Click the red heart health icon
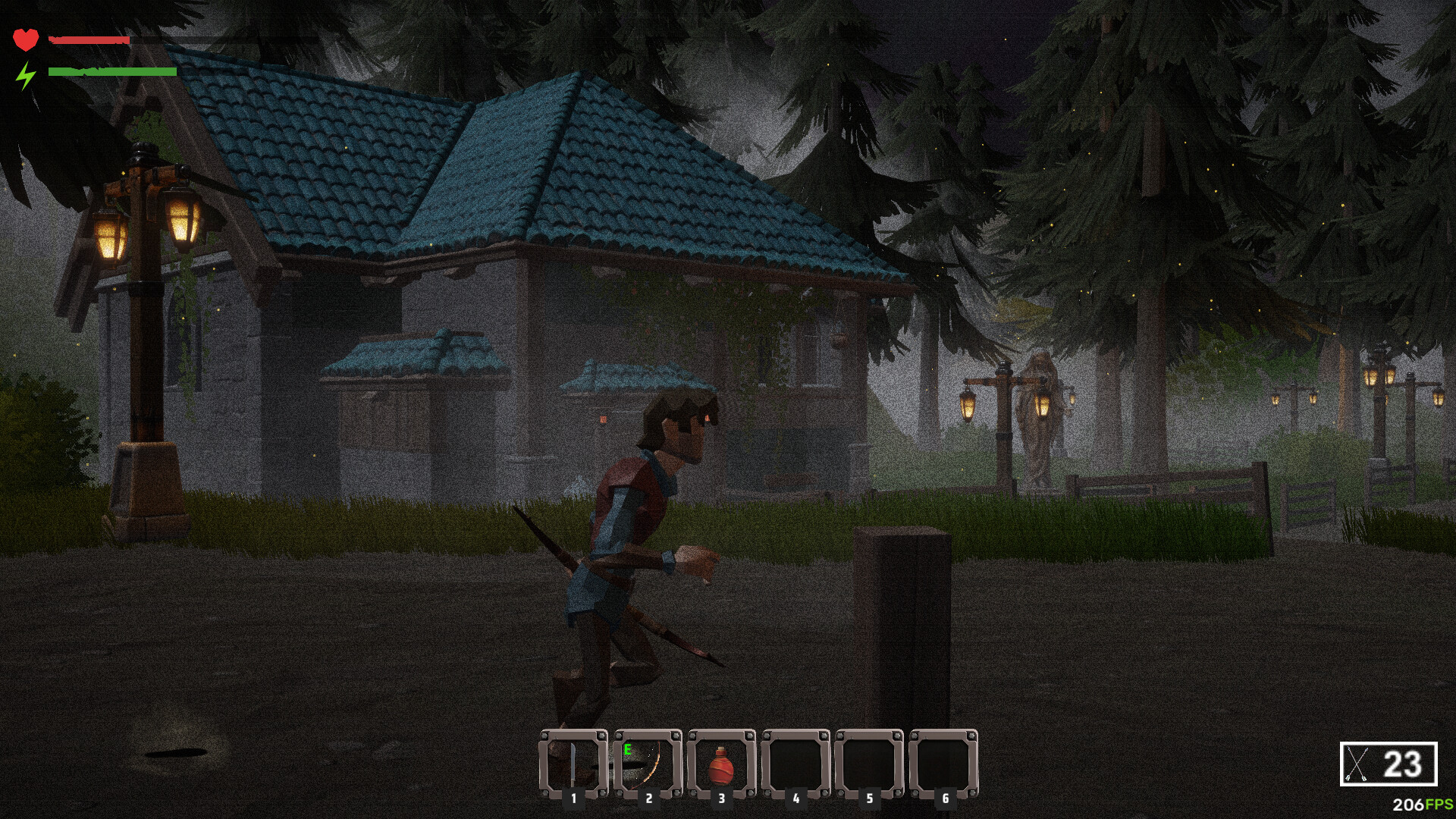1456x819 pixels. coord(26,39)
